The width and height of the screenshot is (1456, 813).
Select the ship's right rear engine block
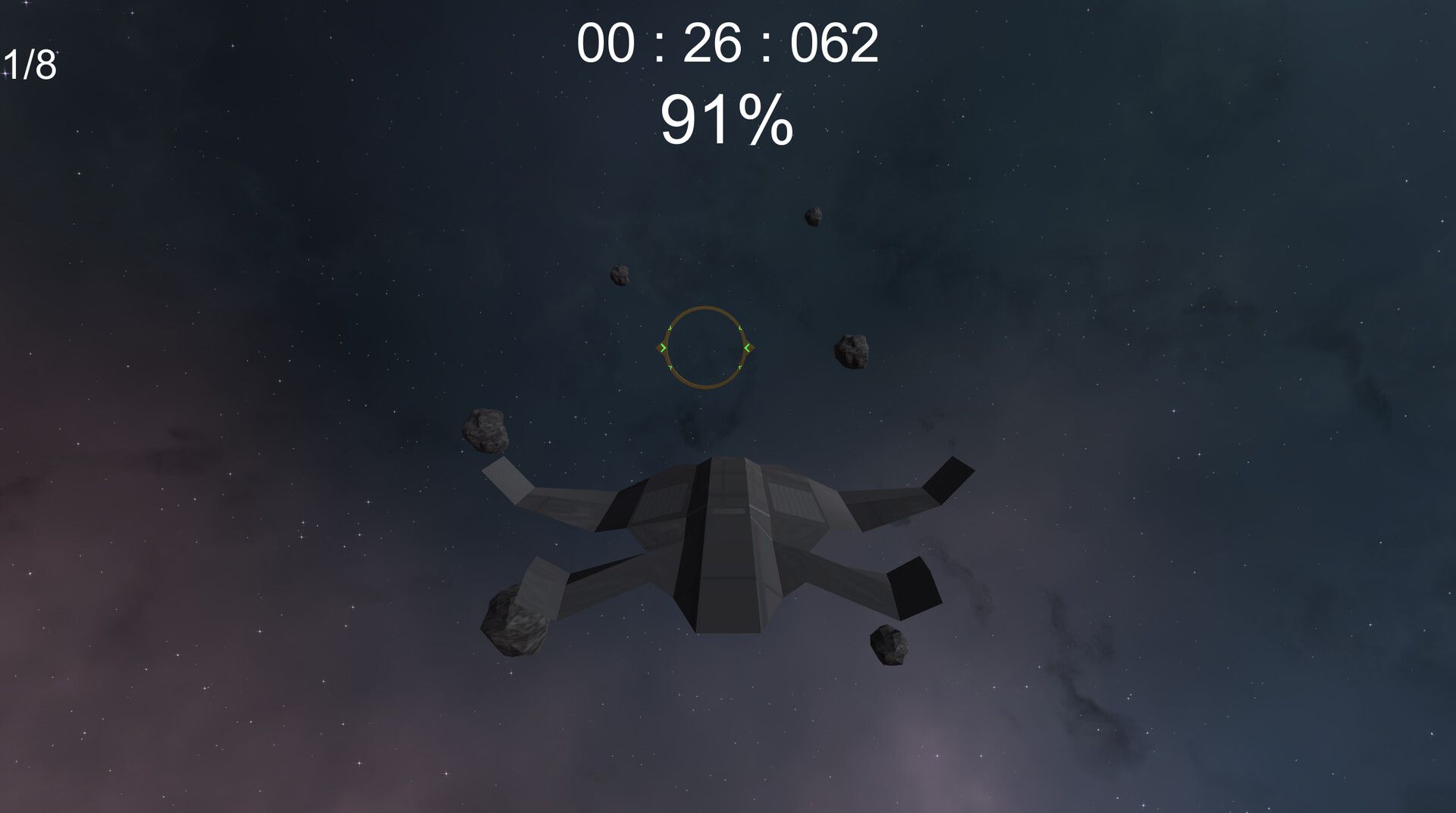tap(914, 588)
